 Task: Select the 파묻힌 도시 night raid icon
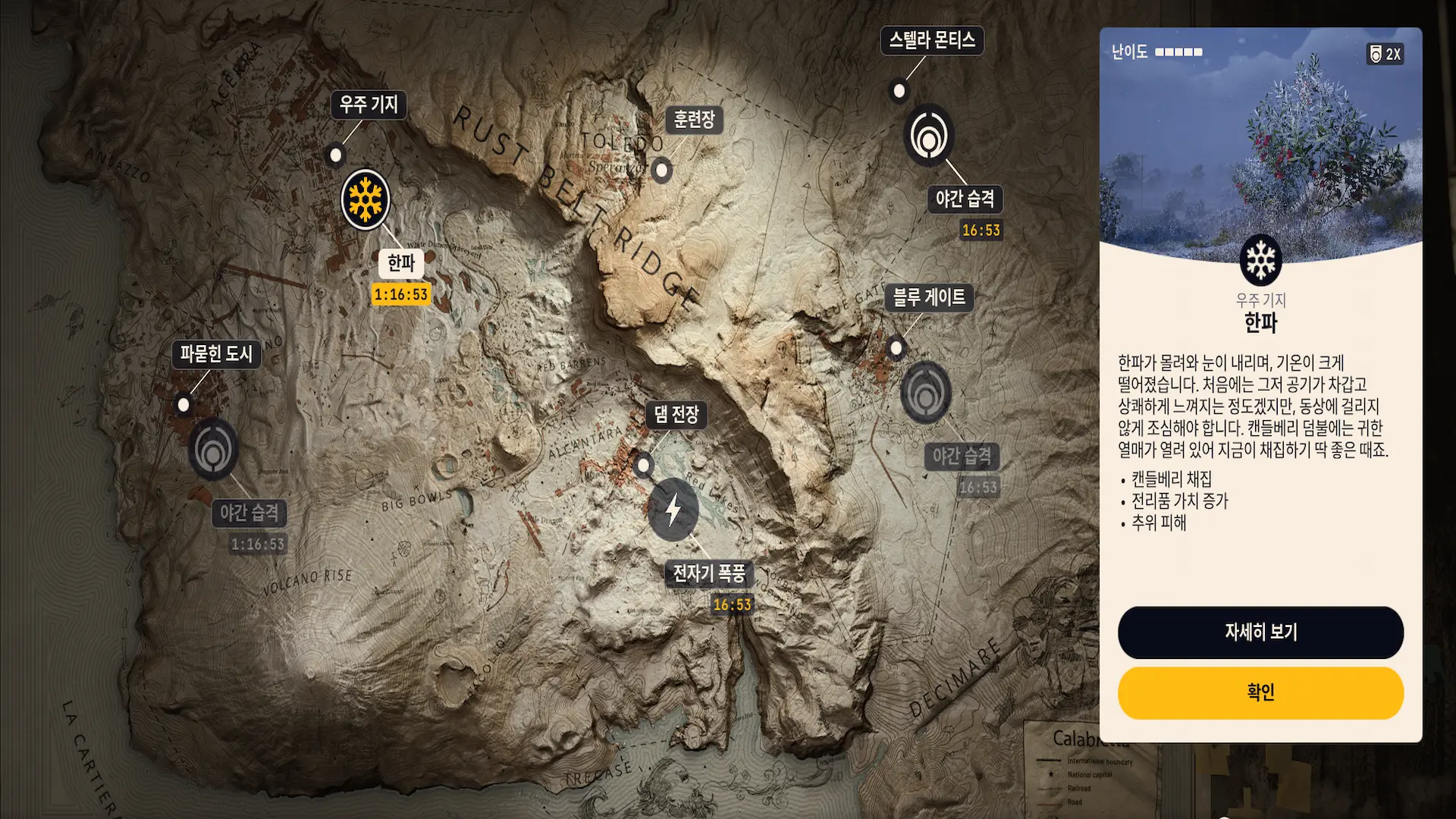tap(213, 450)
